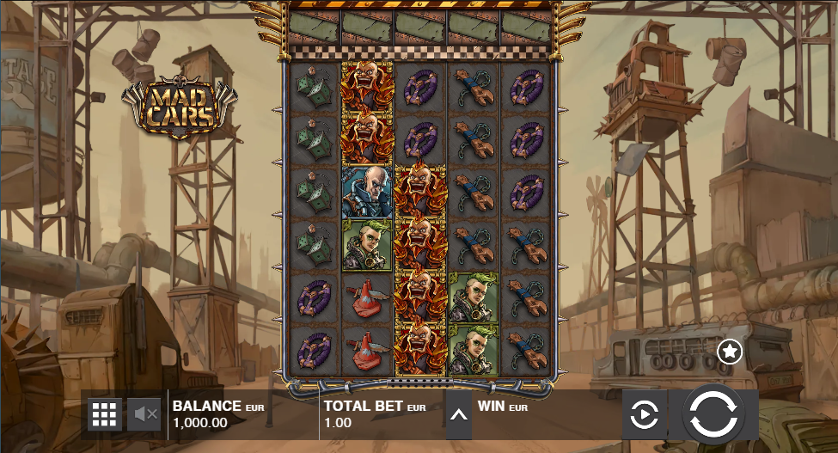The height and width of the screenshot is (453, 838).
Task: Expand the total bet selector arrow
Action: [457, 415]
